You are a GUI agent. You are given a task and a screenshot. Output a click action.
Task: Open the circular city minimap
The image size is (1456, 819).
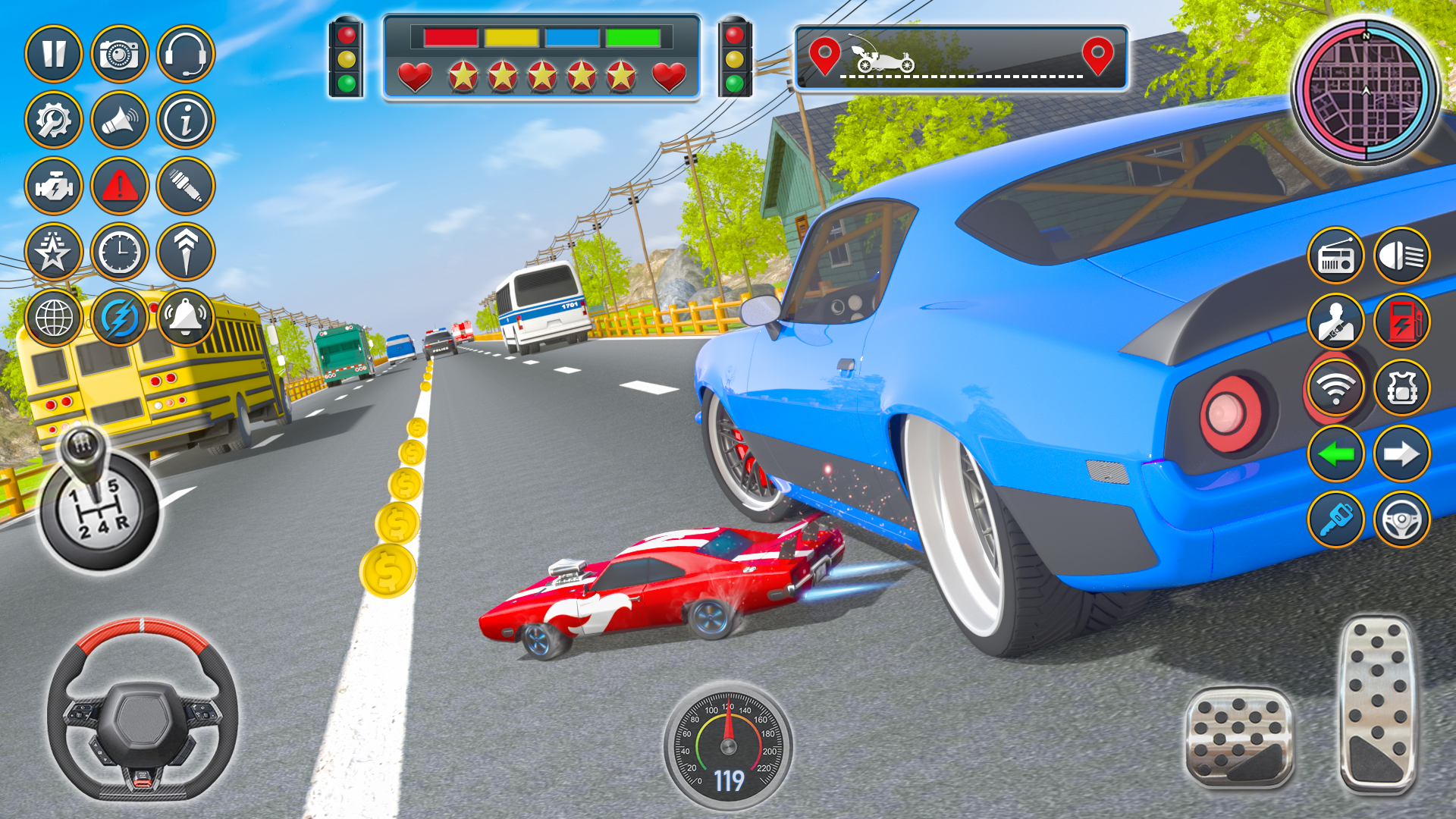[1366, 90]
